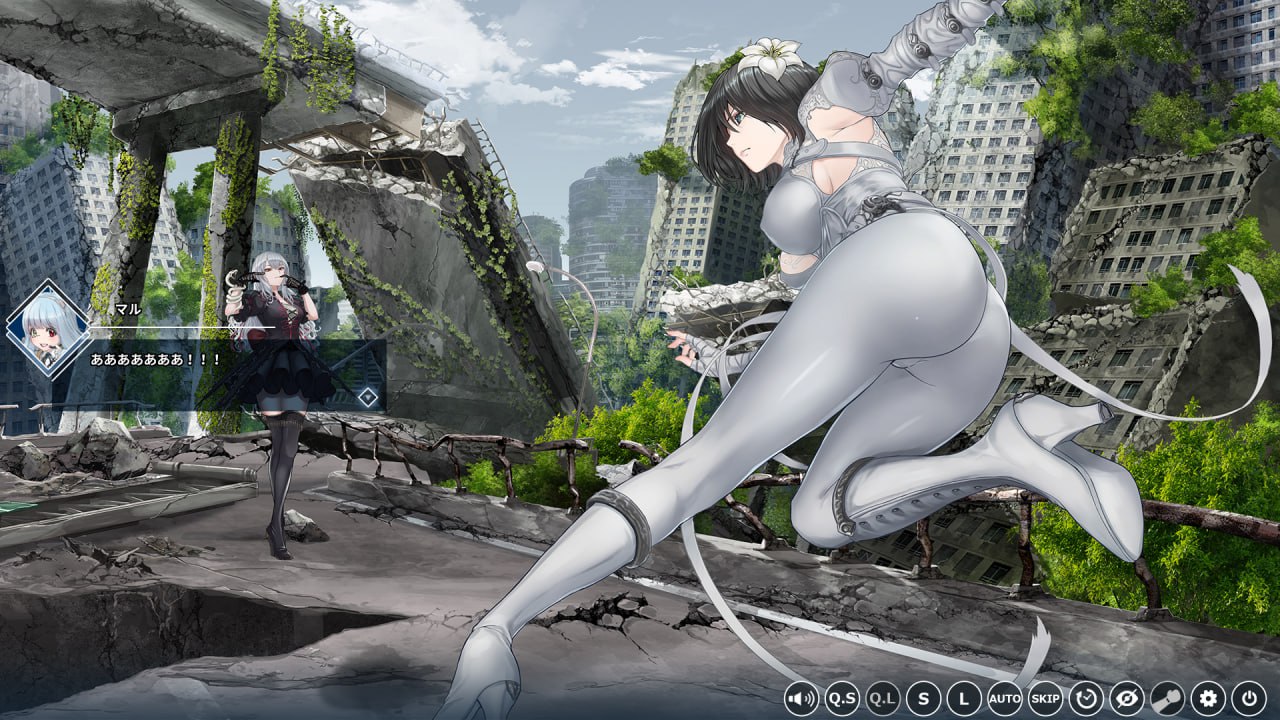Viewport: 1280px width, 720px height.
Task: Mute game audio via the speaker icon
Action: click(x=801, y=700)
